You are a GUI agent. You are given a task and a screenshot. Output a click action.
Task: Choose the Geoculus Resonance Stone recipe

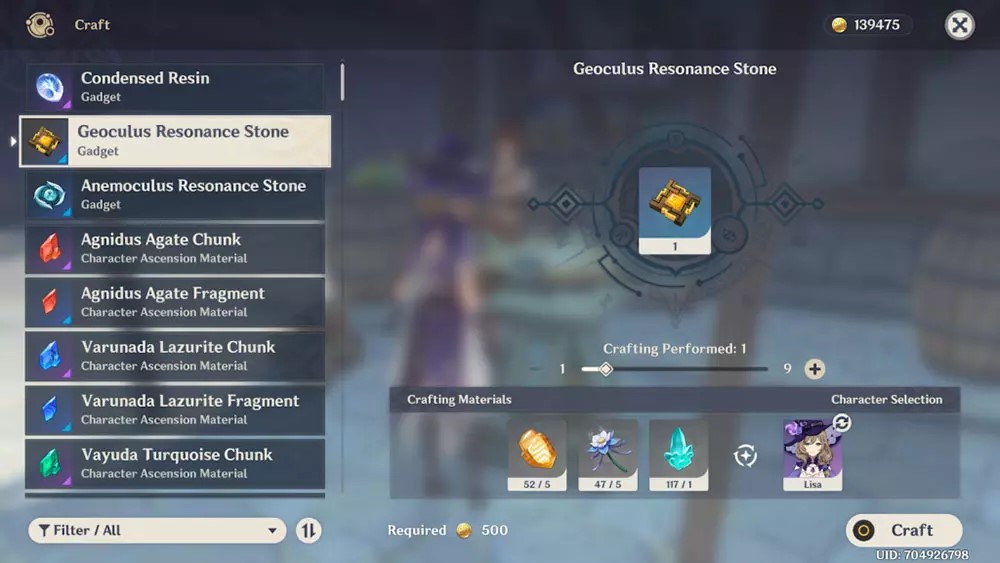click(x=175, y=141)
